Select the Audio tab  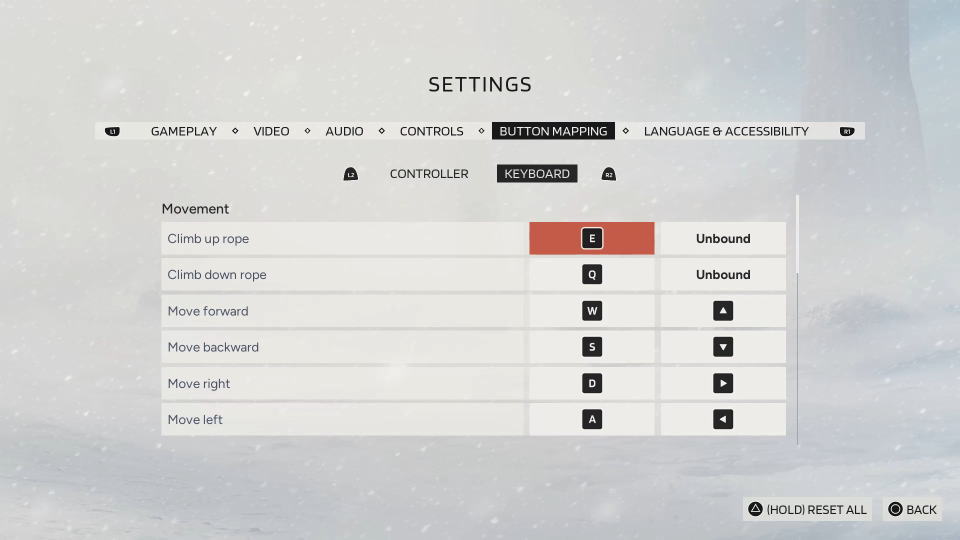coord(344,131)
